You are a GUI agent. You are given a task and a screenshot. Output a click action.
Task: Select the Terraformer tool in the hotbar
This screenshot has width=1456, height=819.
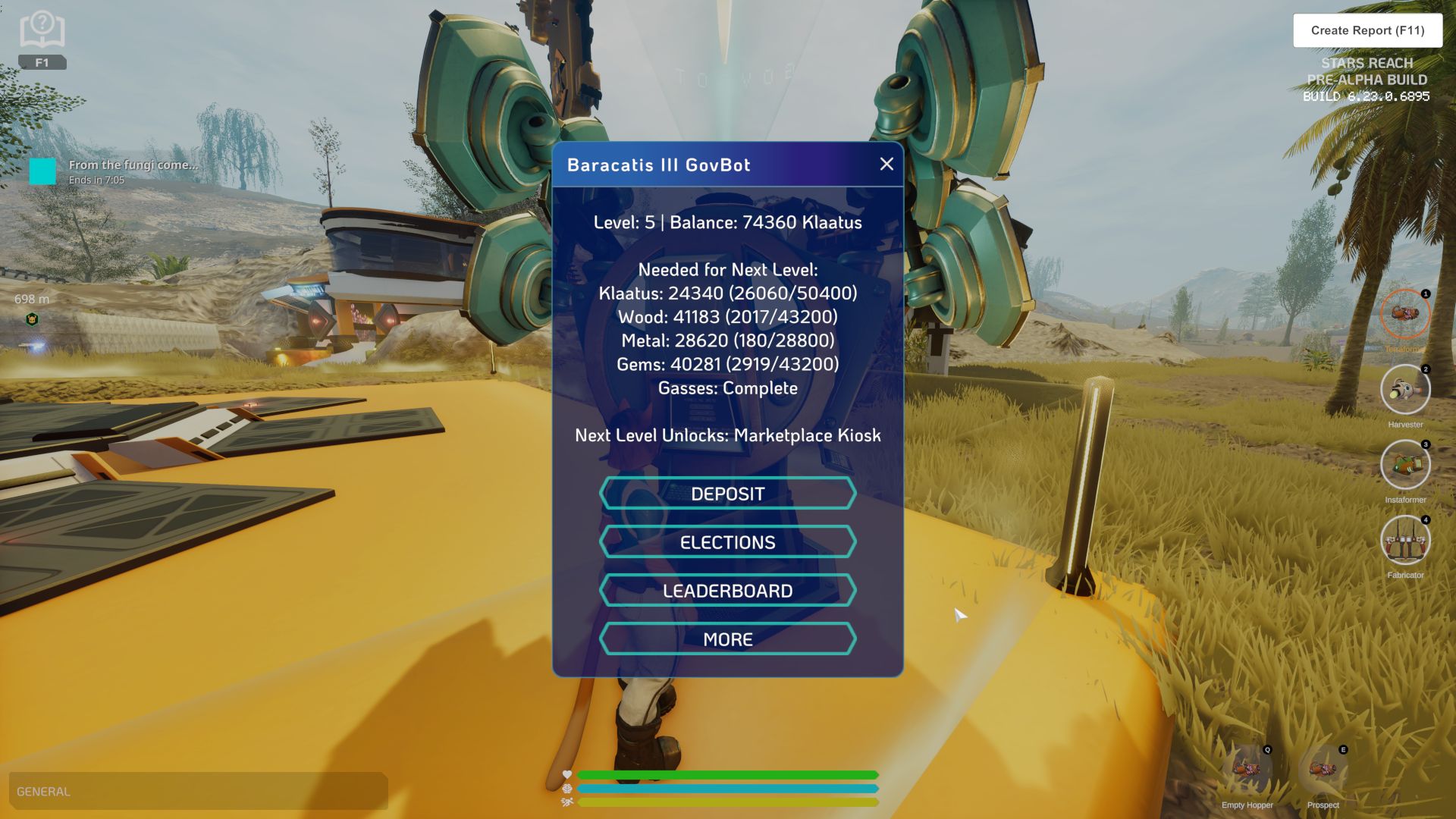click(1406, 314)
